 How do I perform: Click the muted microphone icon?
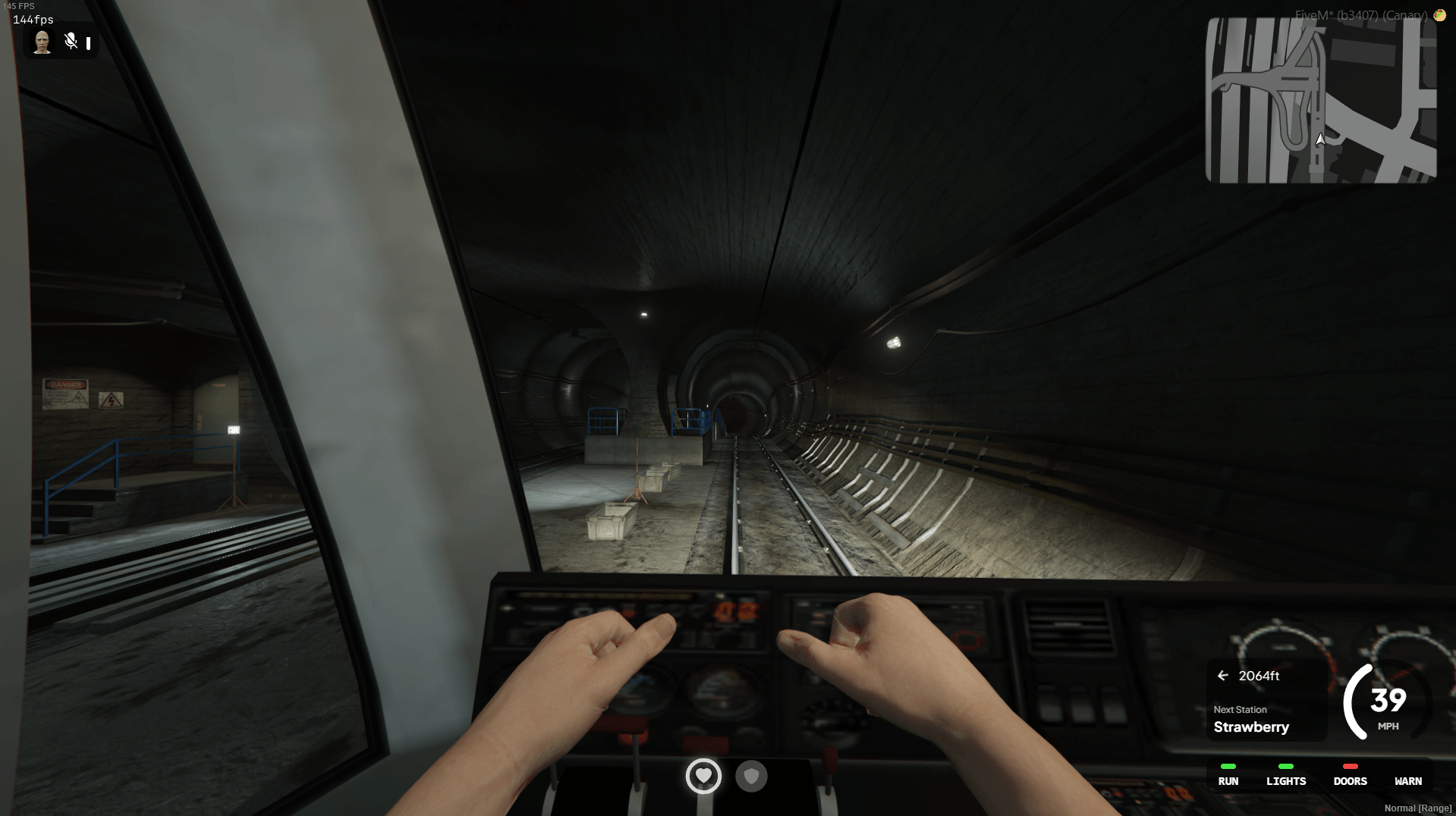[71, 42]
